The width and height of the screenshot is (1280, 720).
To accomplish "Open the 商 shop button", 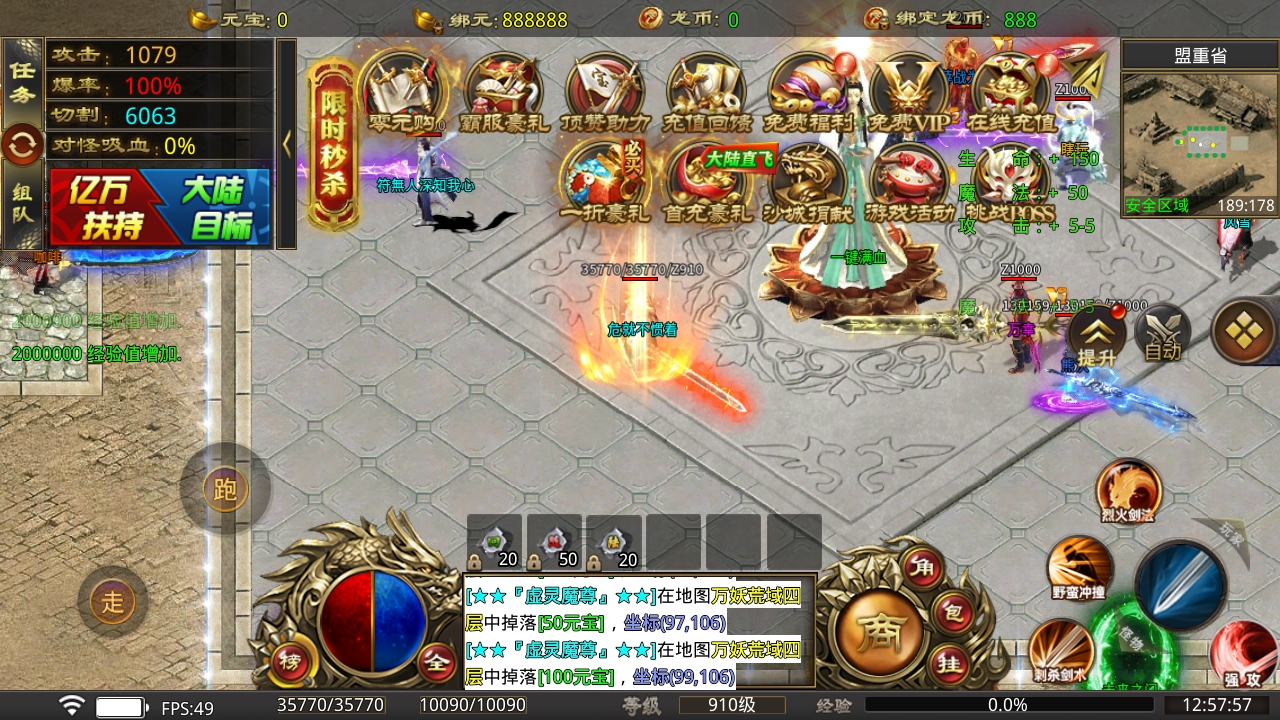I will [880, 632].
